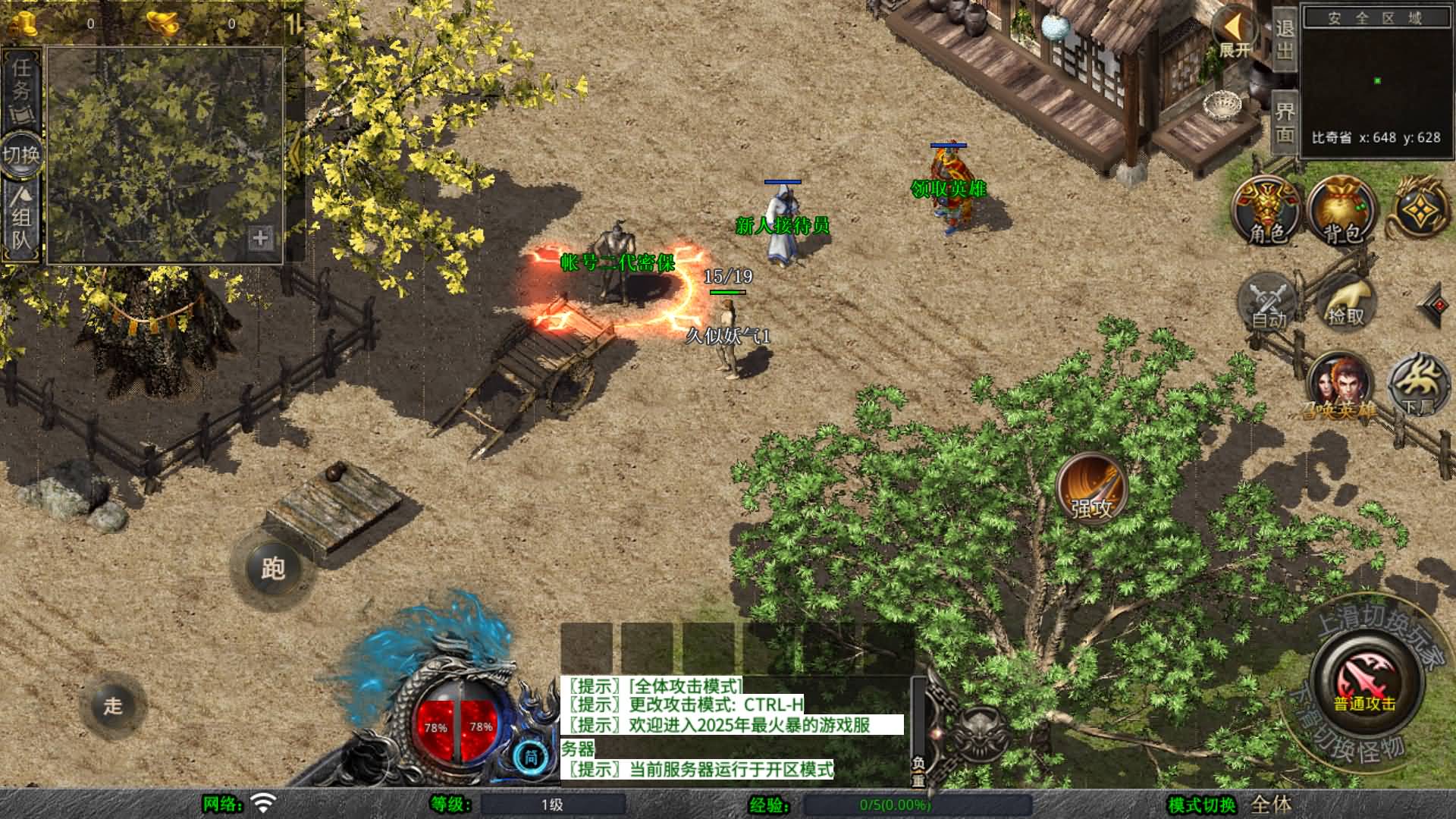Activate 召唤英雄 summon hero
The height and width of the screenshot is (819, 1456).
coord(1340,387)
